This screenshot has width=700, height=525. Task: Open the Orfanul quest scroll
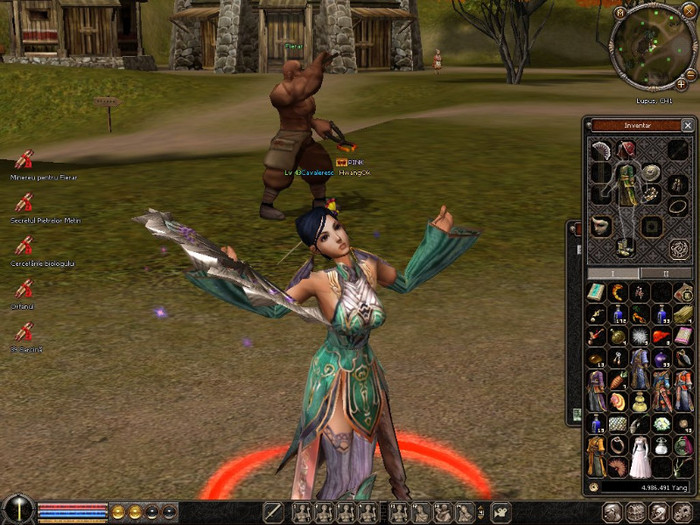pyautogui.click(x=24, y=288)
